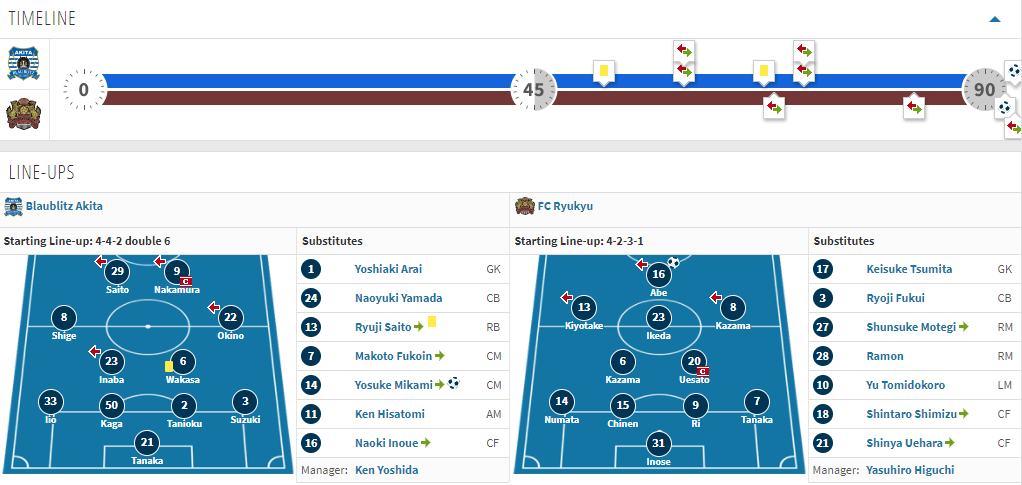Open manager Ken Yoshida's page
1022x485 pixels.
click(386, 470)
